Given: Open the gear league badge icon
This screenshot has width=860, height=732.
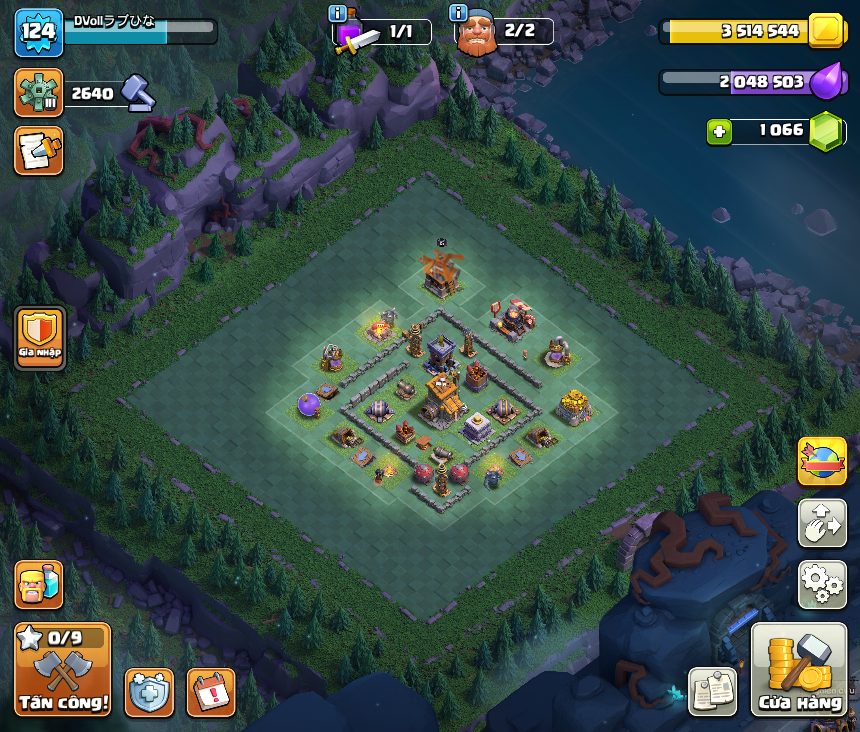Looking at the screenshot, I should [x=38, y=93].
